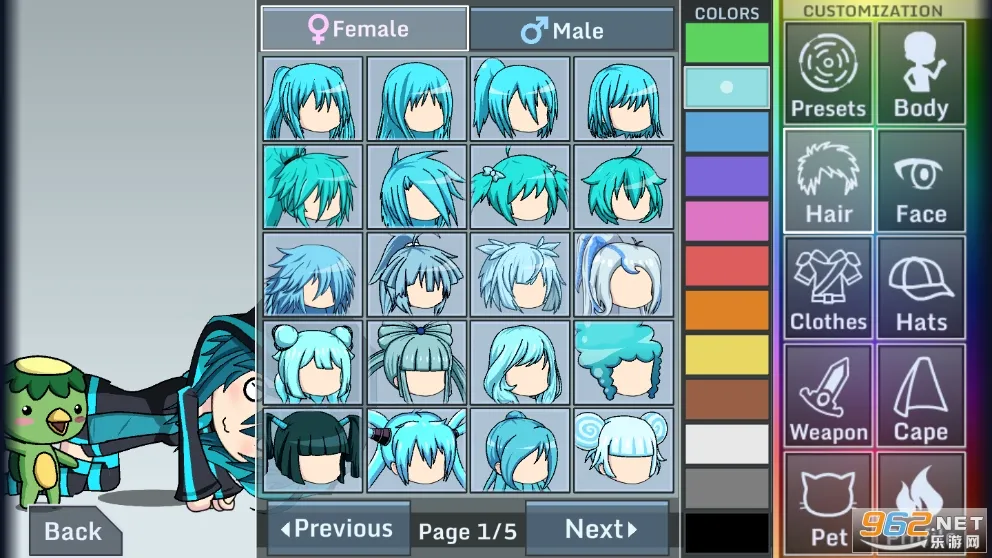Image resolution: width=992 pixels, height=558 pixels.
Task: Go to the Next hair page
Action: point(597,529)
